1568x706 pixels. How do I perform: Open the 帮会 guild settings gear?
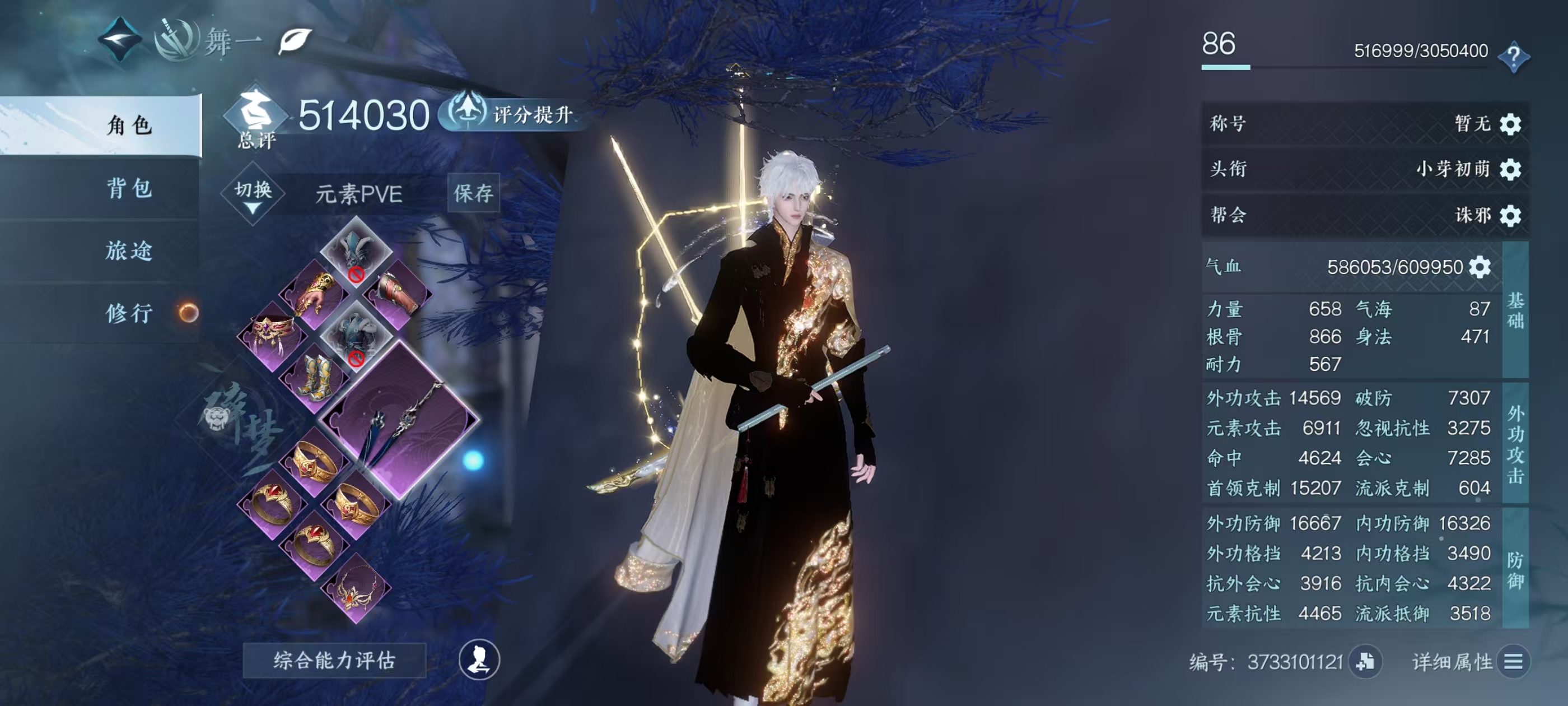(1510, 216)
